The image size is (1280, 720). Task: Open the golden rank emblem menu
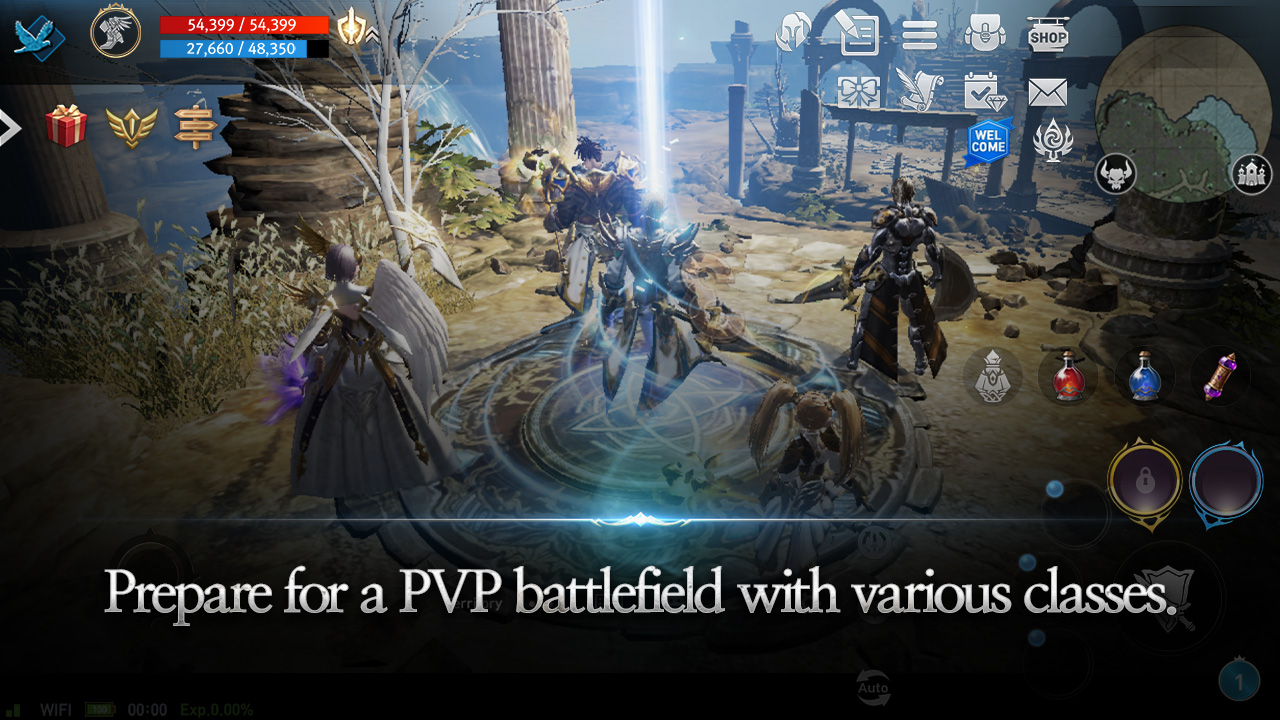click(130, 128)
